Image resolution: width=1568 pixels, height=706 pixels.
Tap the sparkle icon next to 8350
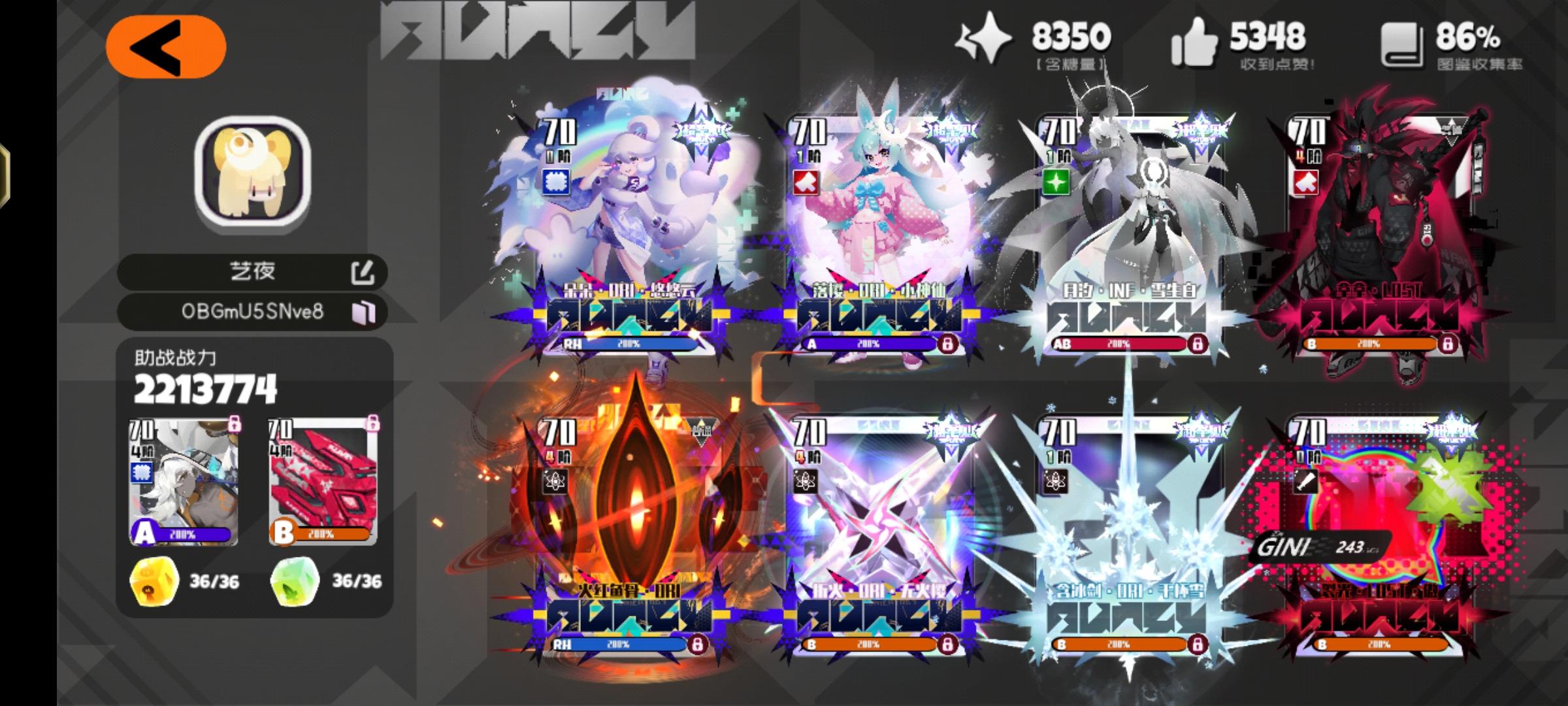coord(985,41)
